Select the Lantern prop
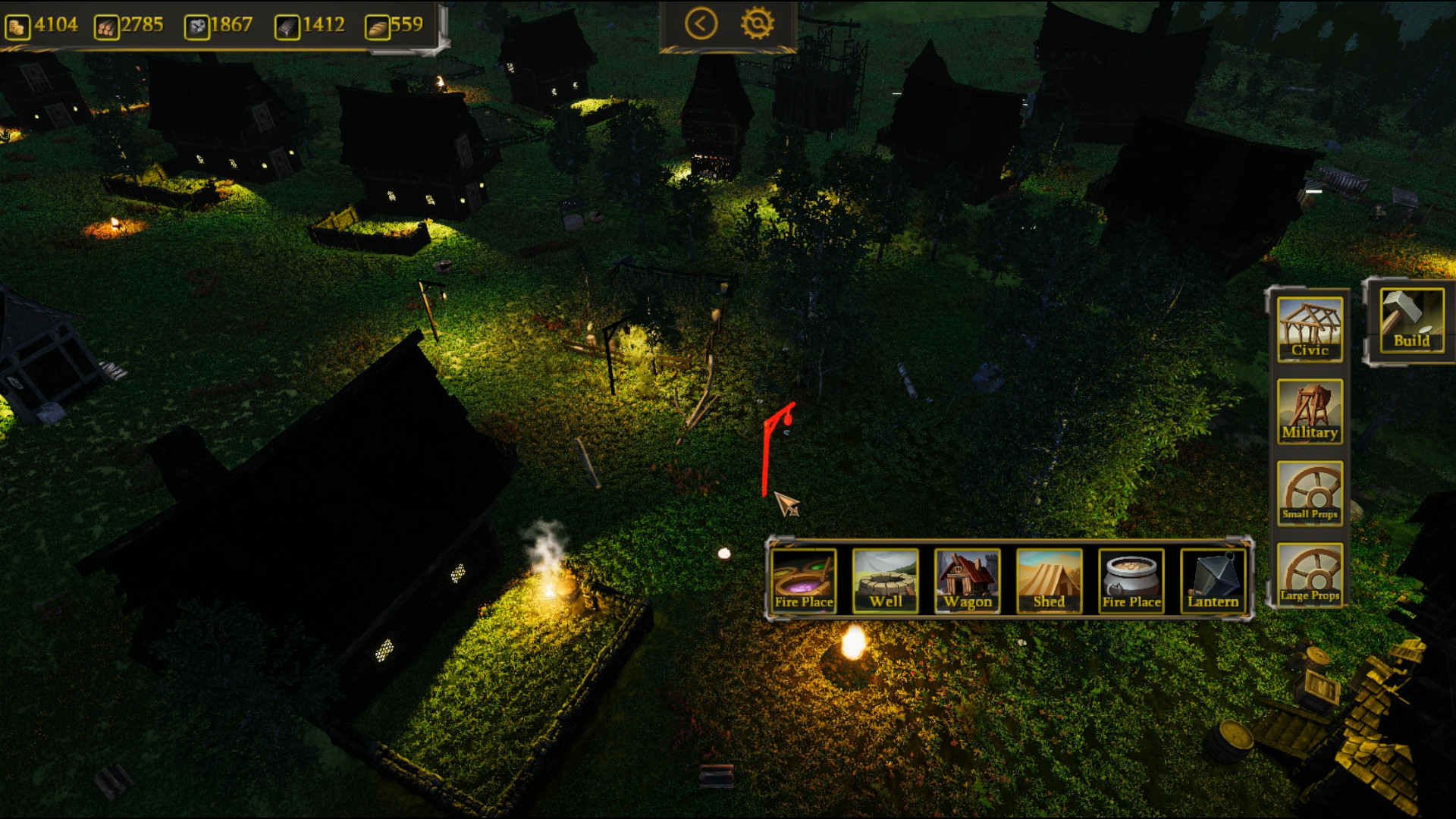This screenshot has width=1456, height=819. coord(1213,582)
